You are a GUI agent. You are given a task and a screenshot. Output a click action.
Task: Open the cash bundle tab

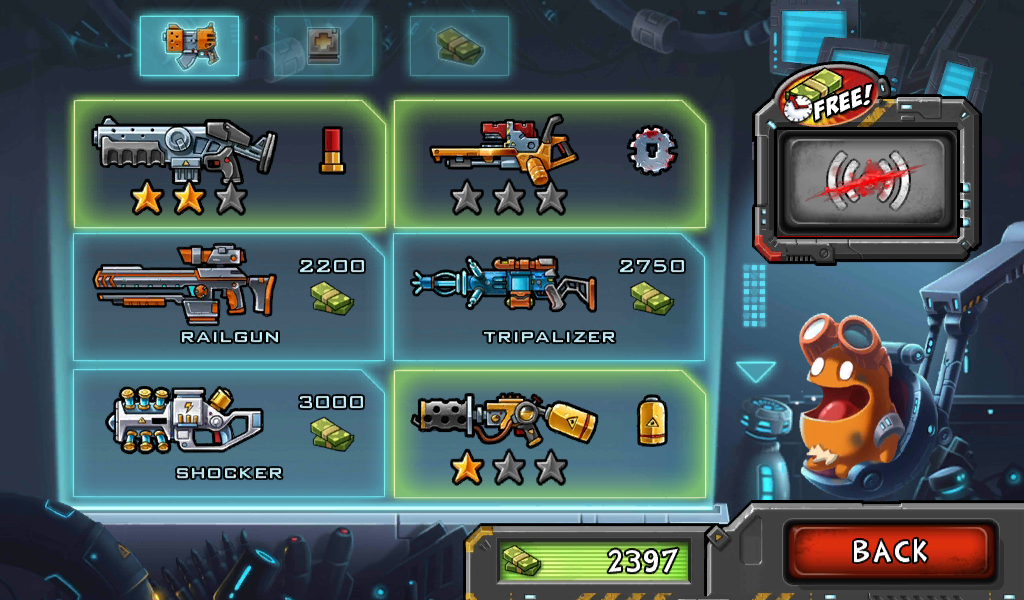(x=459, y=46)
